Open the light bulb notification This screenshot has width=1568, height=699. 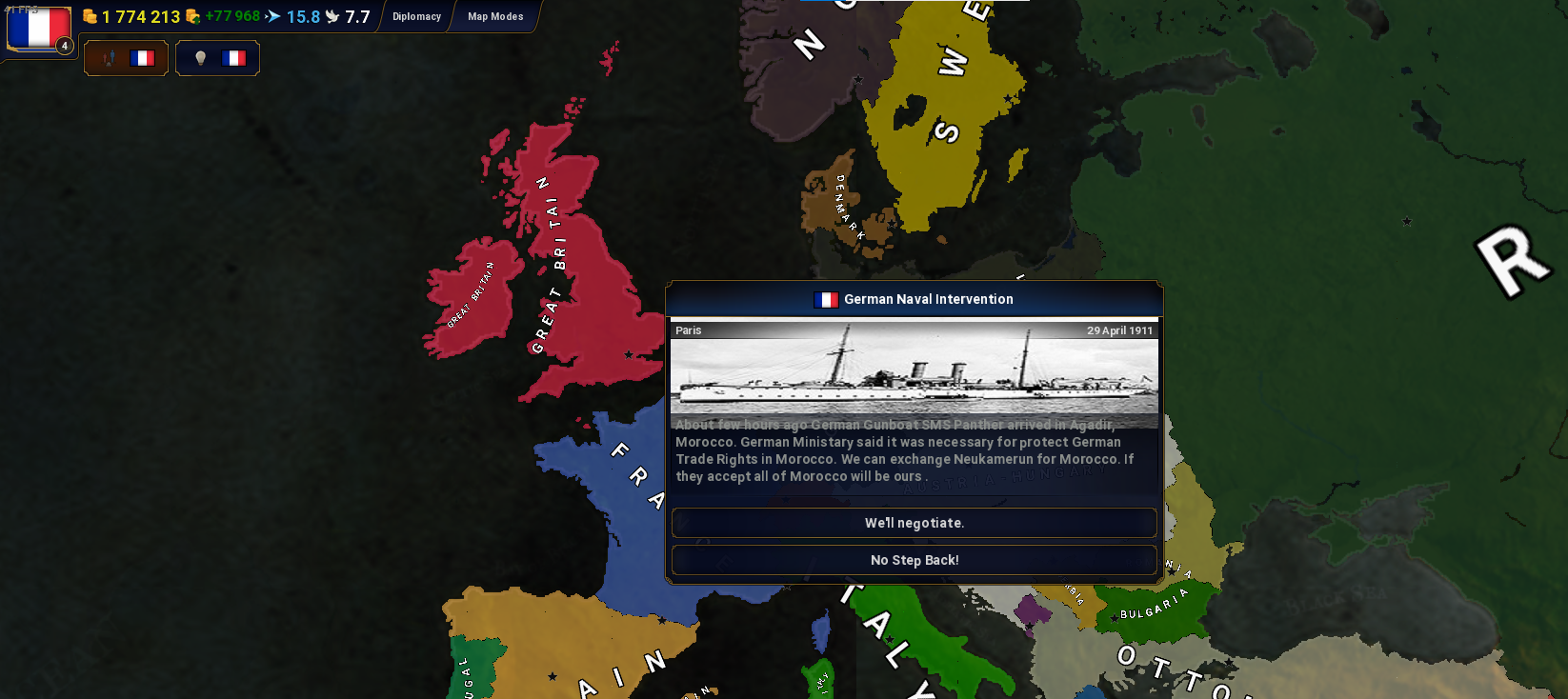217,58
